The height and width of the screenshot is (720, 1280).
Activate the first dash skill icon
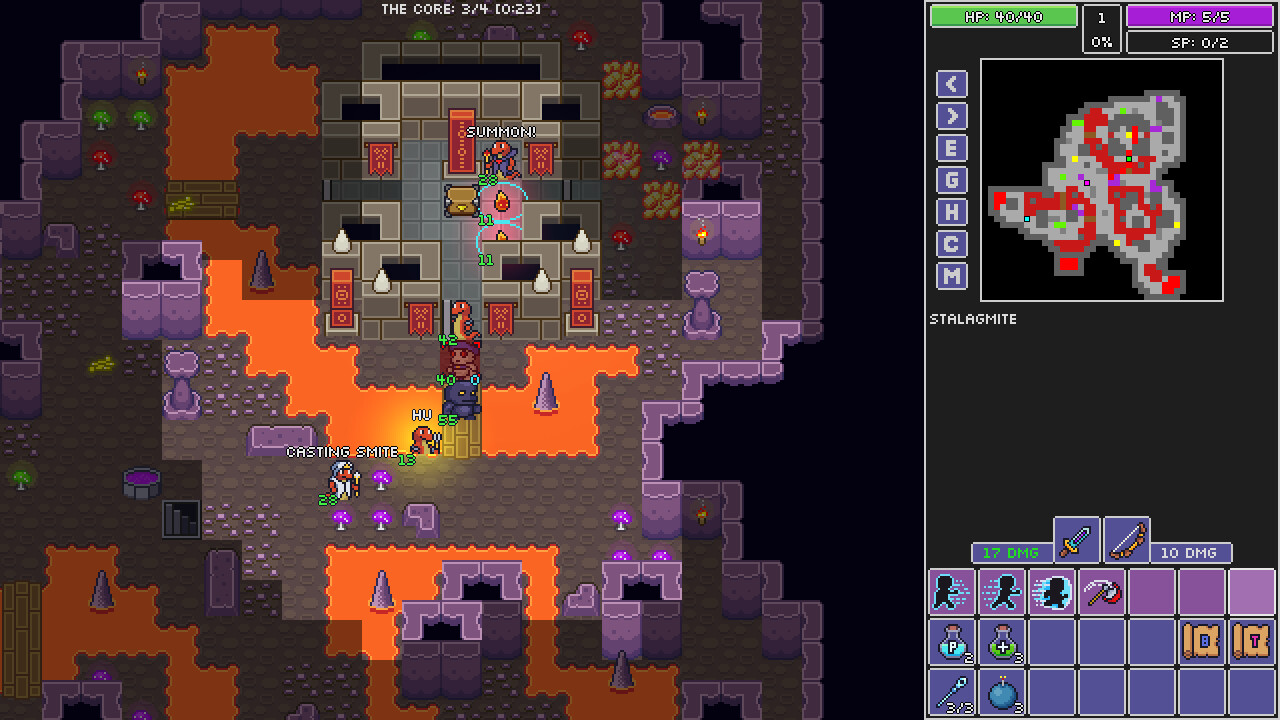(951, 591)
